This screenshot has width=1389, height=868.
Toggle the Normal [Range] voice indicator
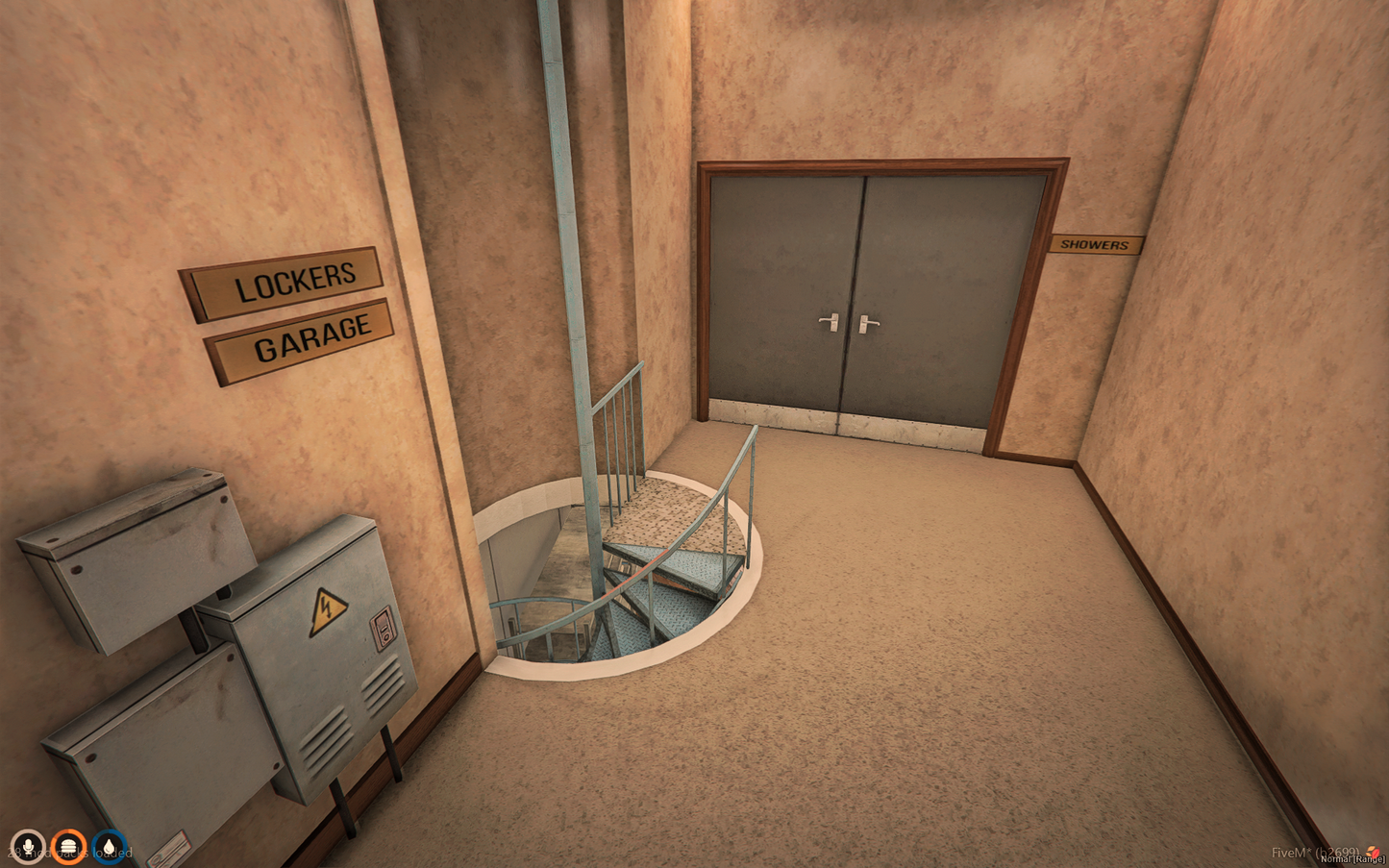pos(1352,859)
